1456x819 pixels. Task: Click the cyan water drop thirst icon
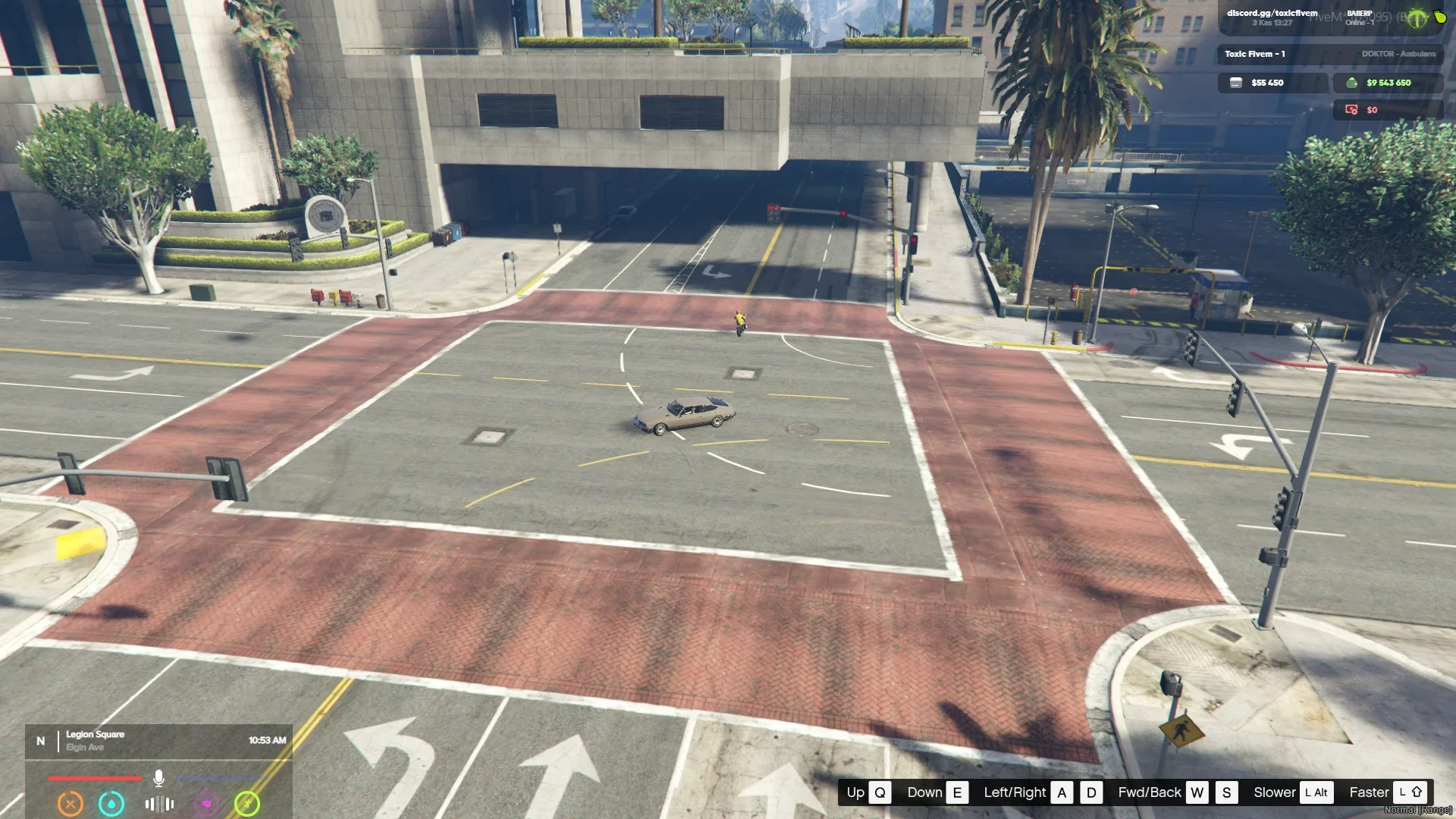[x=111, y=803]
